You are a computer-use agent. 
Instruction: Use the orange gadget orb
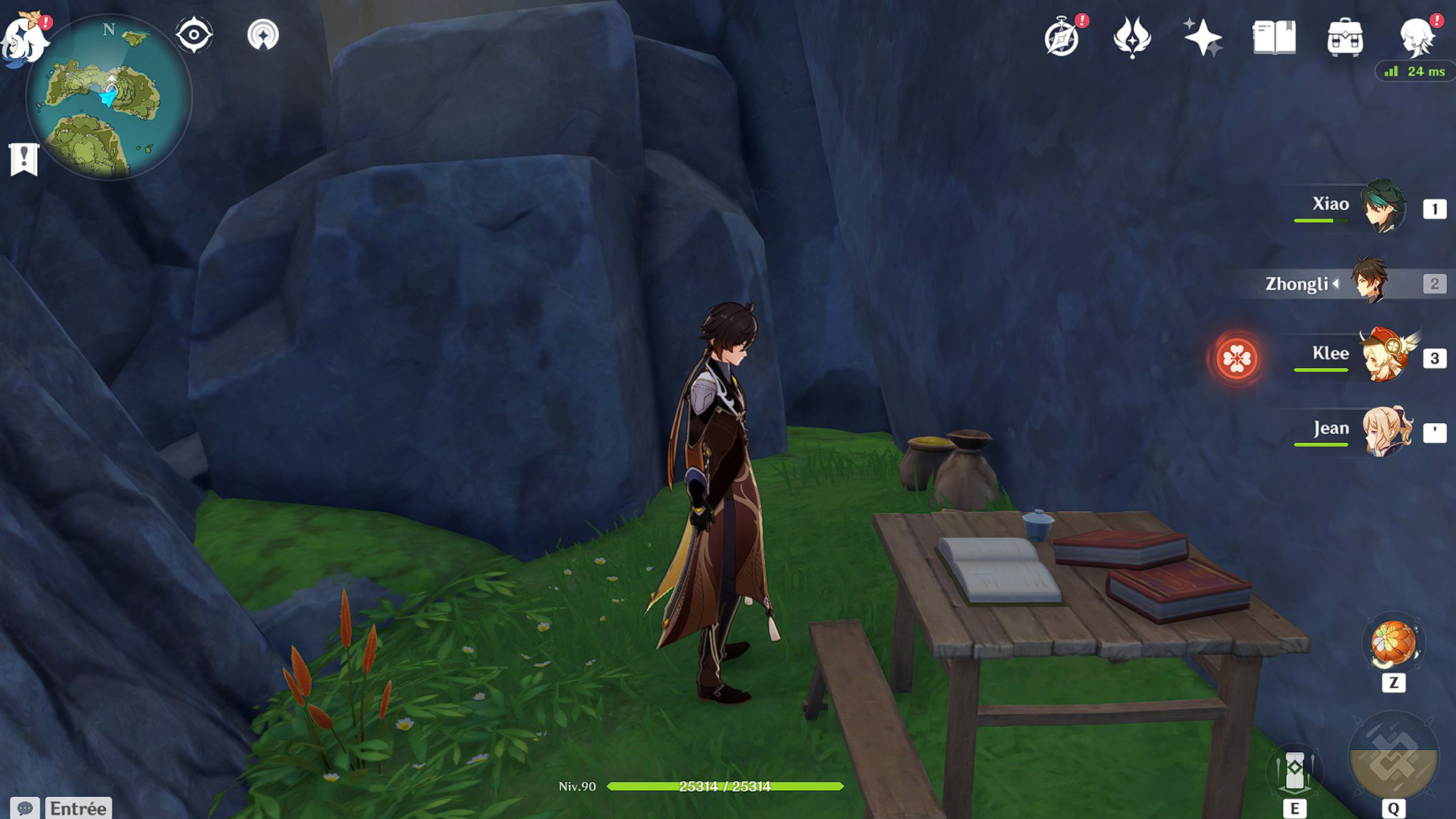(x=1393, y=643)
